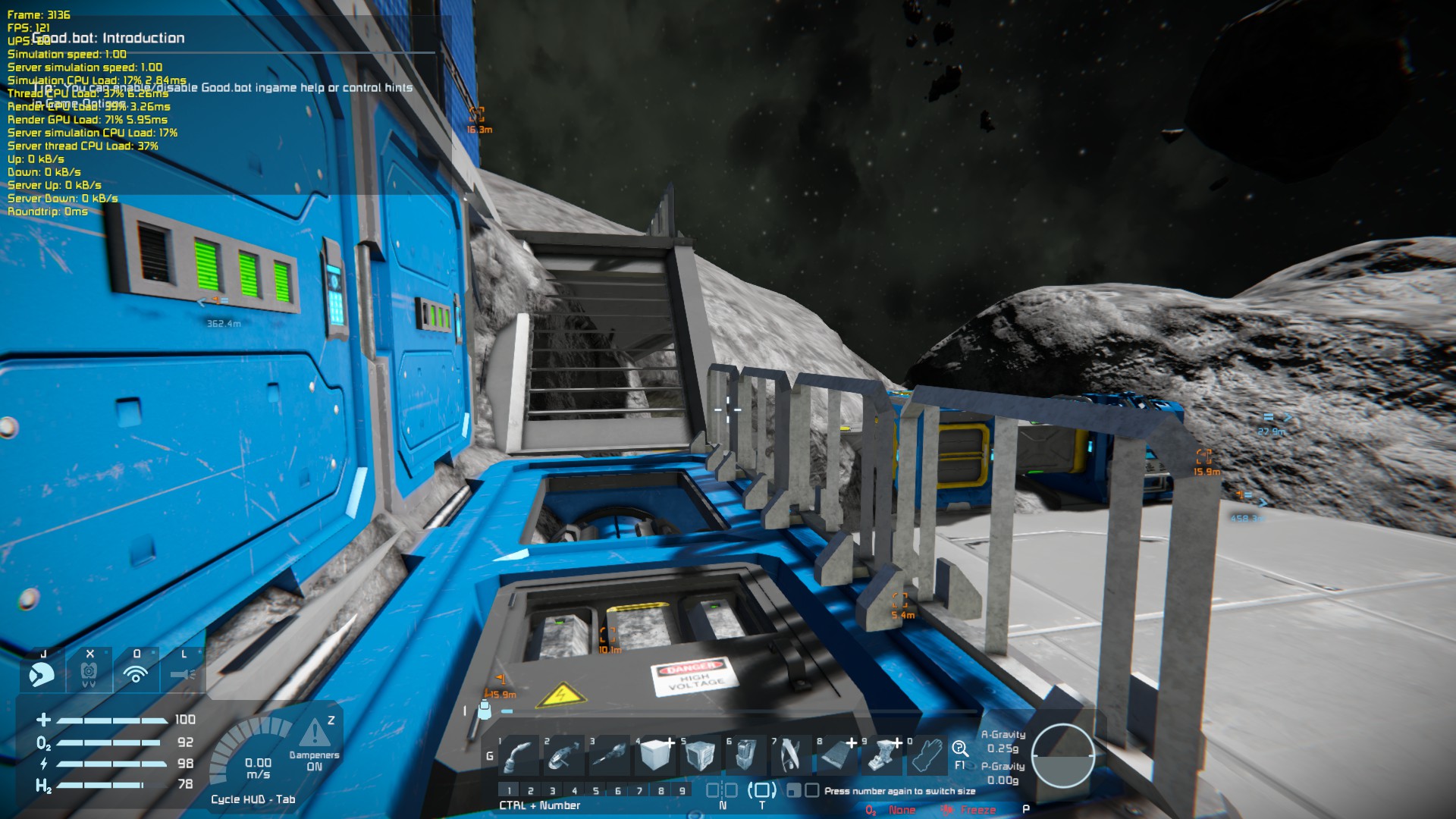Screen dimensions: 1456x819
Task: Select the light armor block slot
Action: point(654,755)
